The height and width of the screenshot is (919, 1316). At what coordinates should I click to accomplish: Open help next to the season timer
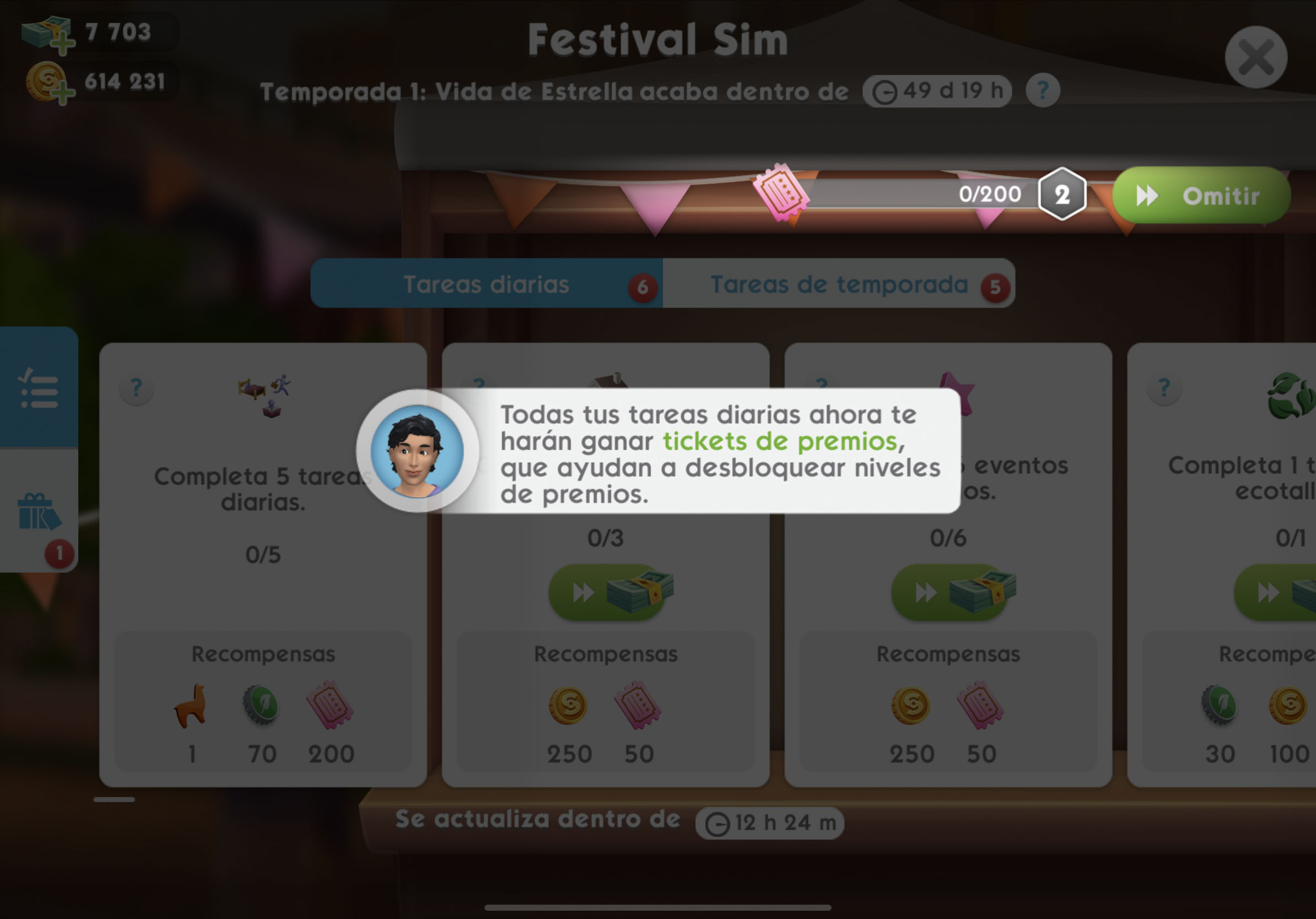[x=1042, y=90]
